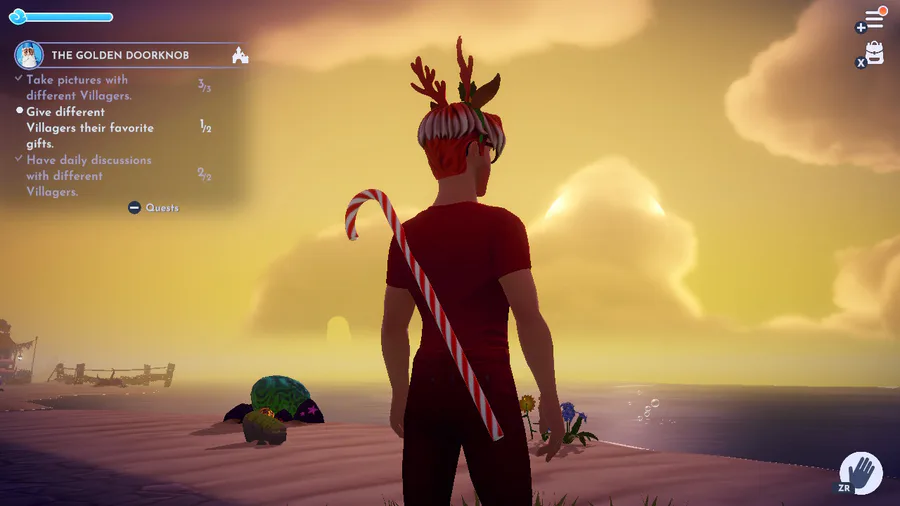Open the Quests label under the tracker
This screenshot has width=900, height=506.
coord(161,208)
